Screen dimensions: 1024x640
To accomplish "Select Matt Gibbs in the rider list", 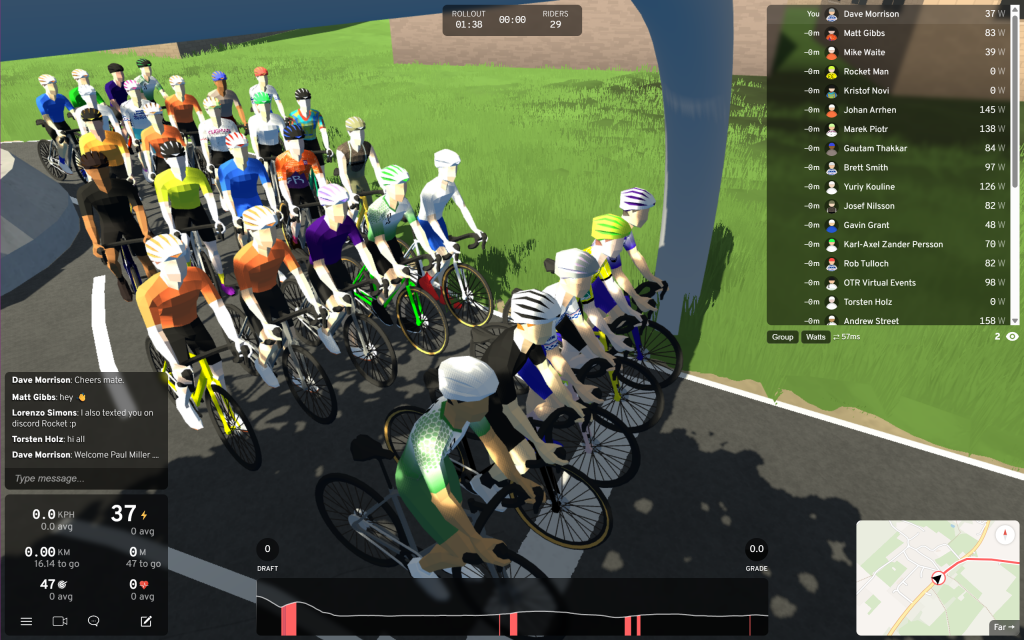I will click(x=890, y=33).
